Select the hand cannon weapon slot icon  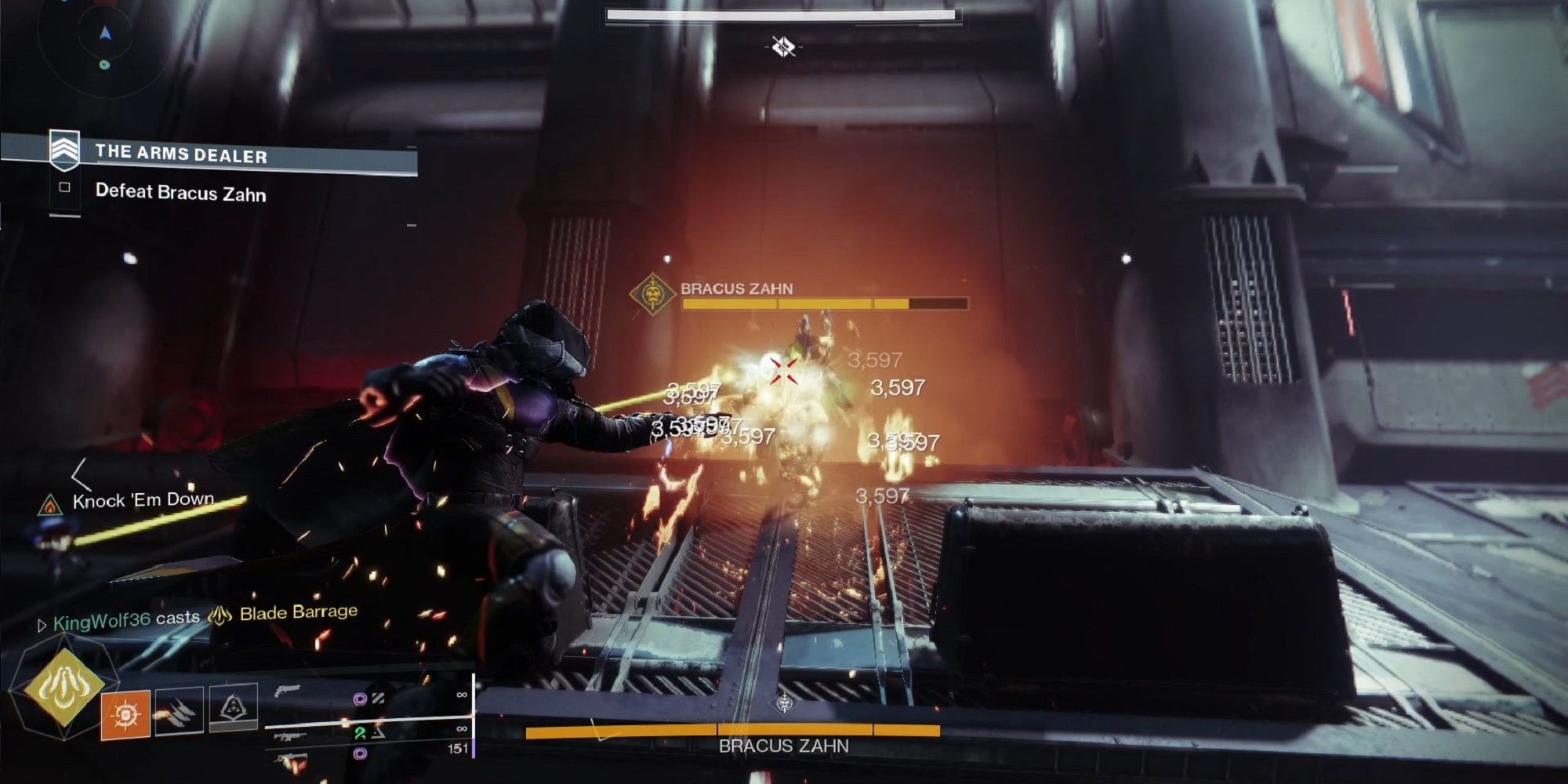pos(288,691)
